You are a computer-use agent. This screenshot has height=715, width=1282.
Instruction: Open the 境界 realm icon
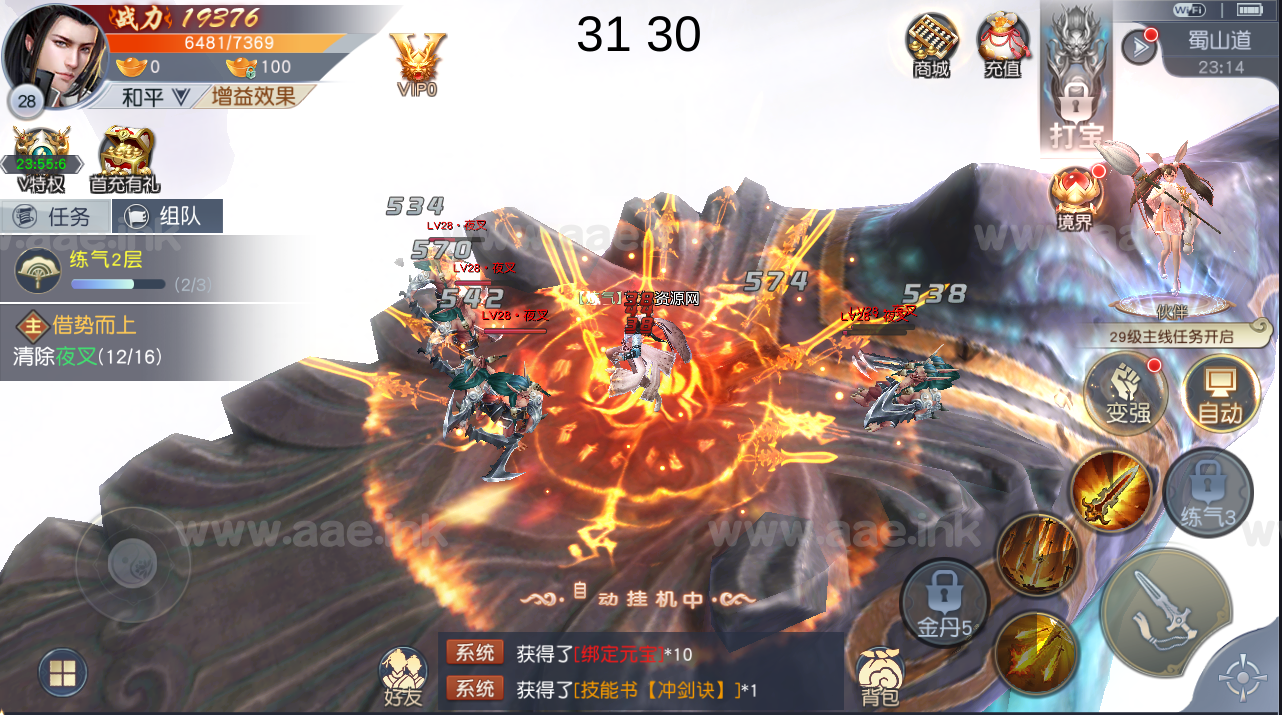click(1075, 198)
